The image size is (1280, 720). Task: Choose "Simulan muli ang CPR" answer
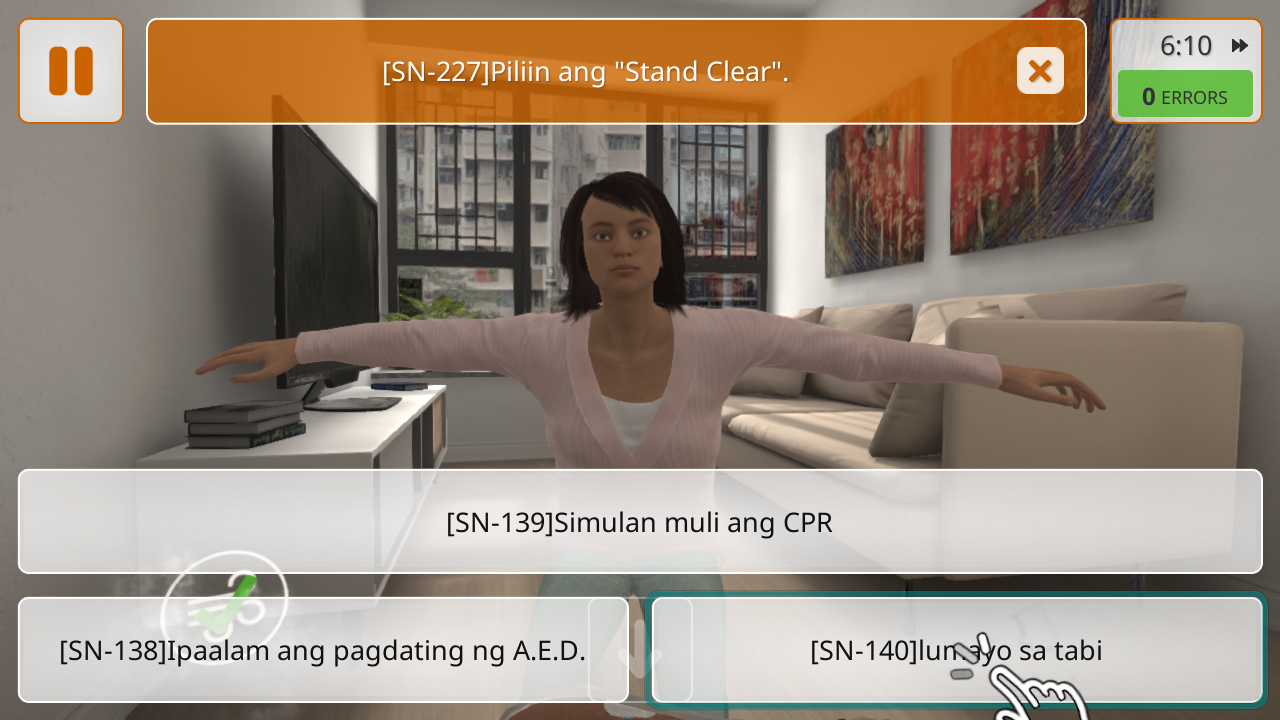pyautogui.click(x=640, y=521)
